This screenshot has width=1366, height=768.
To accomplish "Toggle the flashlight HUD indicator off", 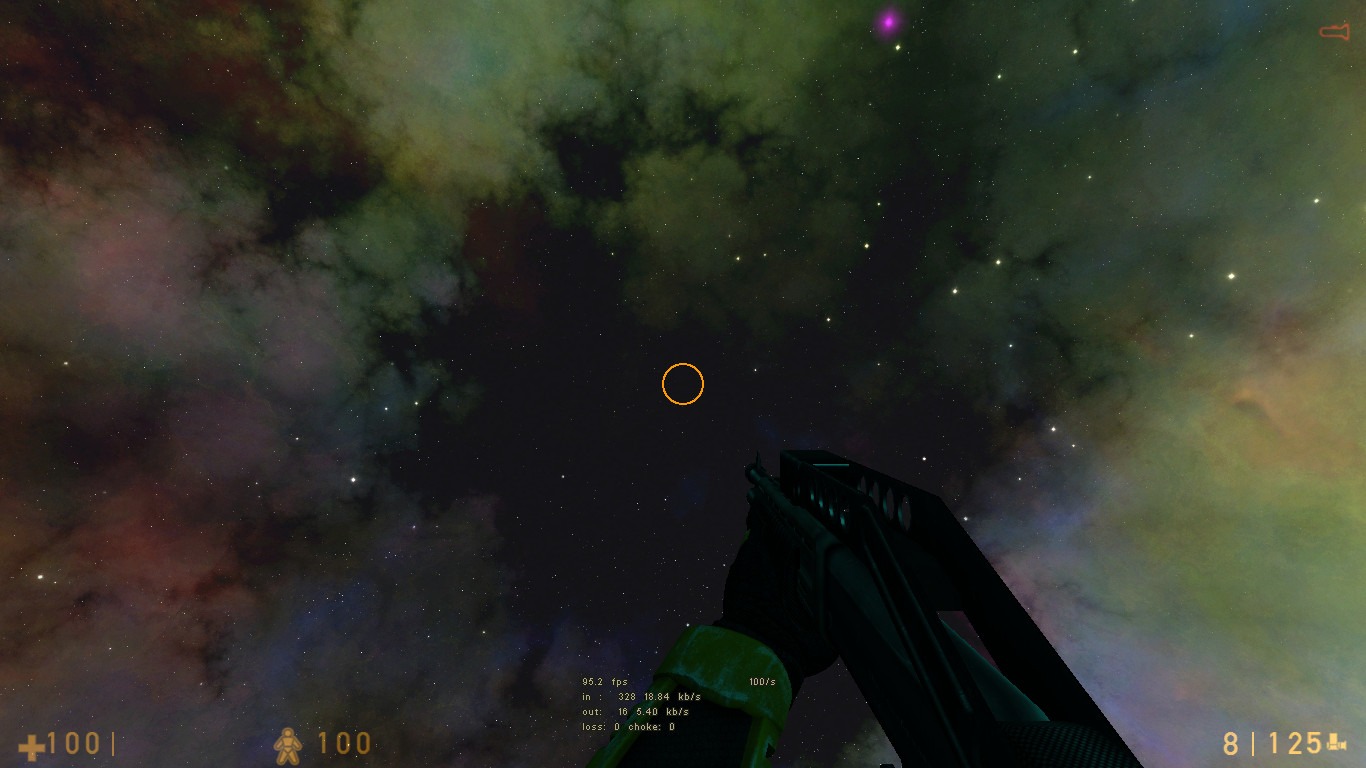I will click(1337, 30).
